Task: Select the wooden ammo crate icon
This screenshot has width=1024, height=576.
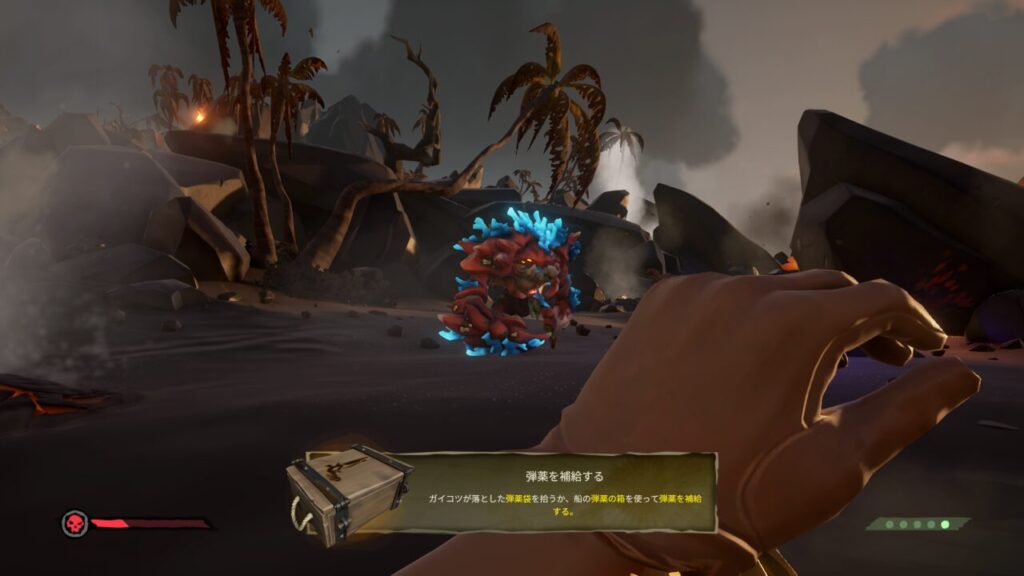Action: [346, 490]
